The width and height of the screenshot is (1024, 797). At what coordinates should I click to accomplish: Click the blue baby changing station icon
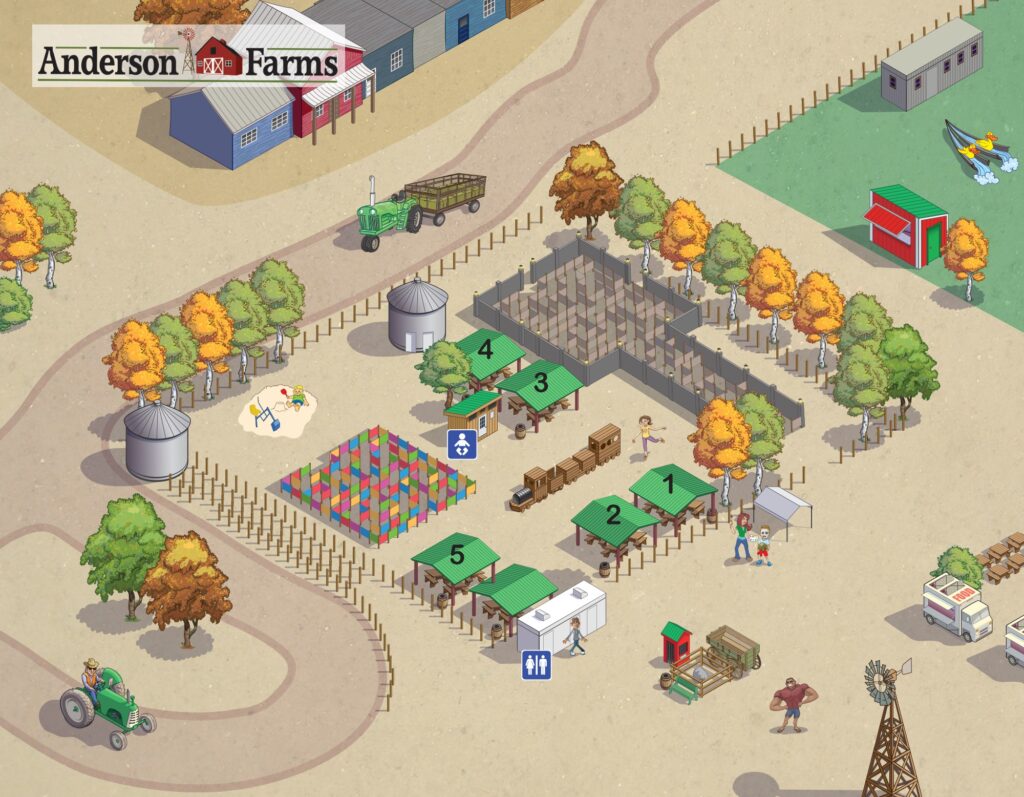[x=462, y=444]
